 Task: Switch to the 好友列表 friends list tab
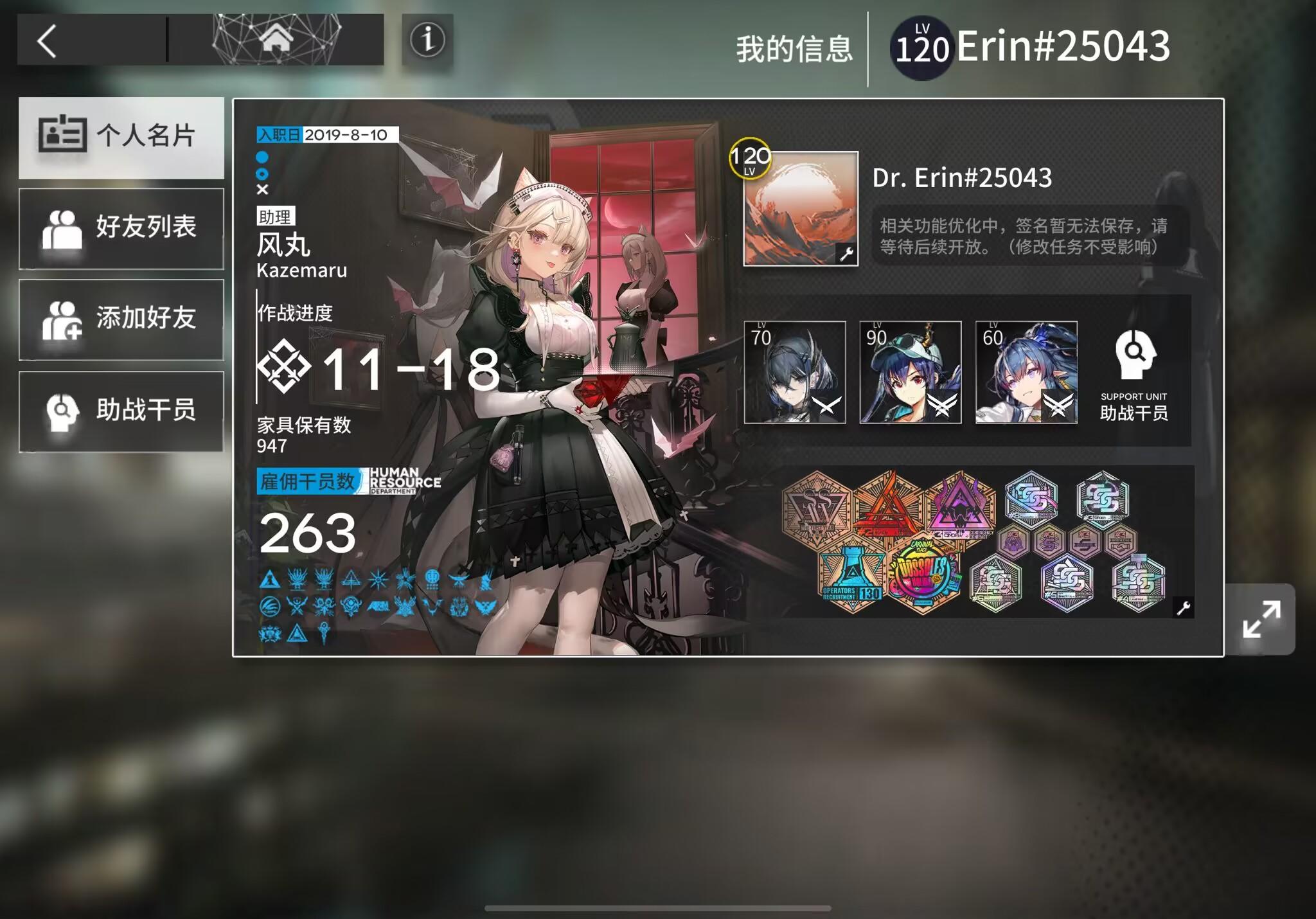click(x=65, y=228)
